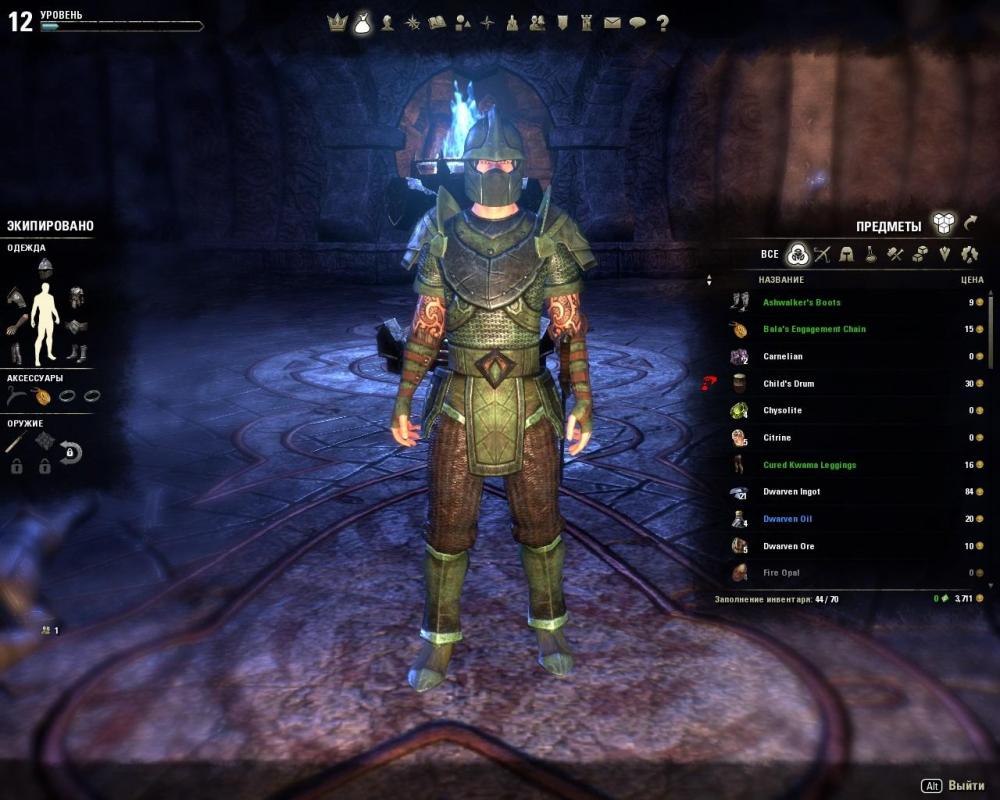This screenshot has height=800, width=1000.
Task: Choose Bala's Engagement Chain item row
Action: point(813,329)
